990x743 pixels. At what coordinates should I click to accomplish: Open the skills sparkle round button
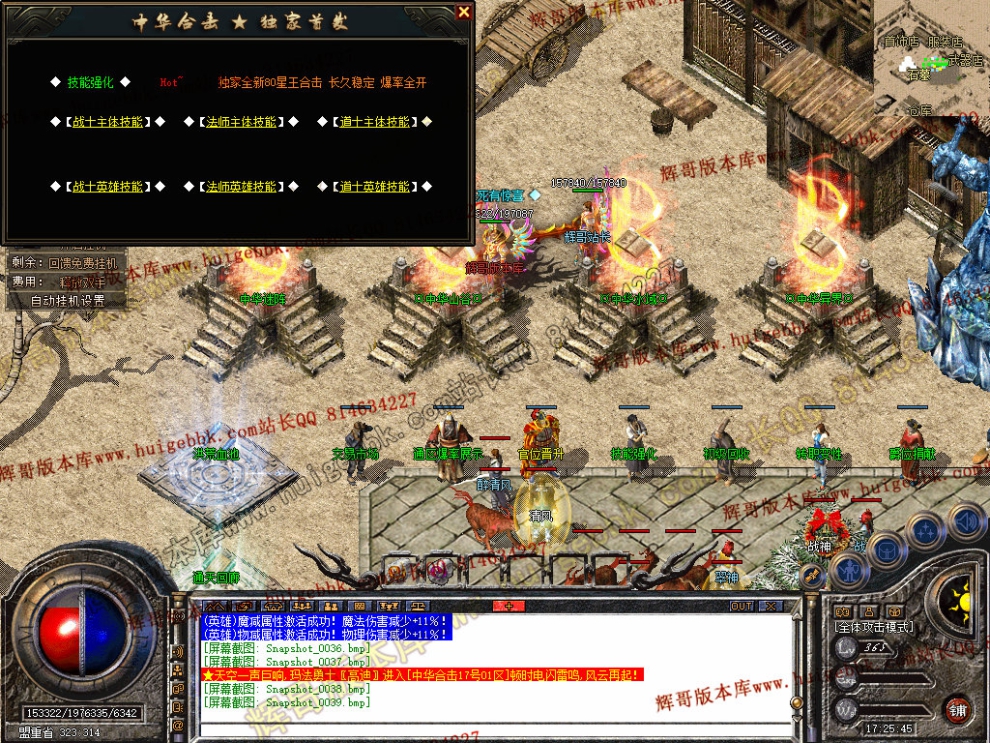[x=926, y=529]
